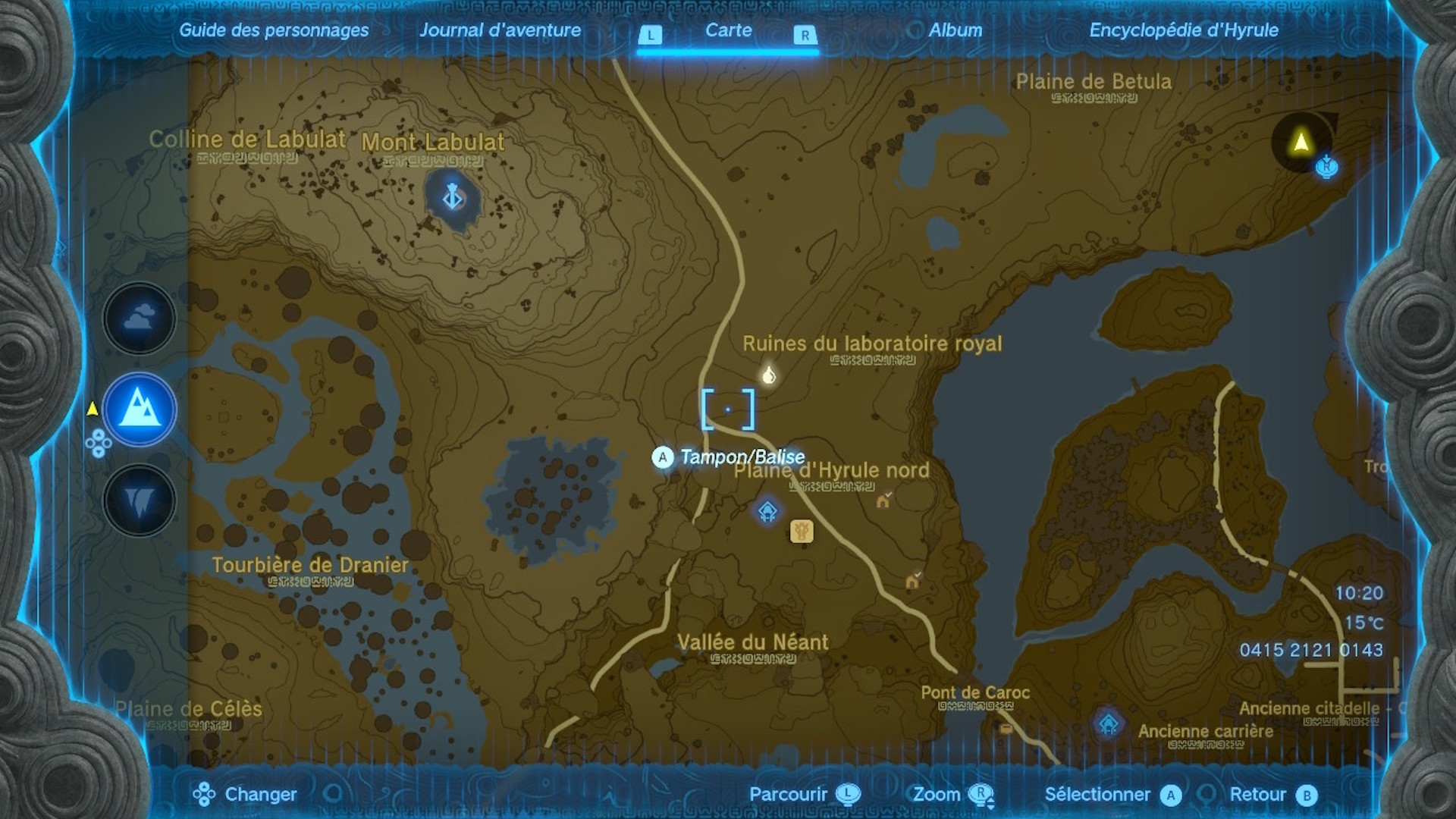
Task: Show the sky map layer
Action: [x=140, y=318]
